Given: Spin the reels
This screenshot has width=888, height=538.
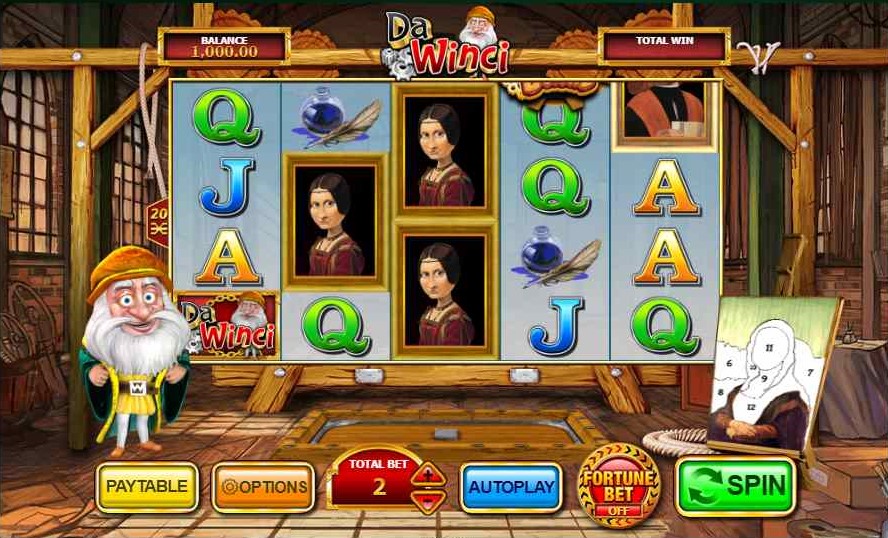Looking at the screenshot, I should click(x=736, y=486).
